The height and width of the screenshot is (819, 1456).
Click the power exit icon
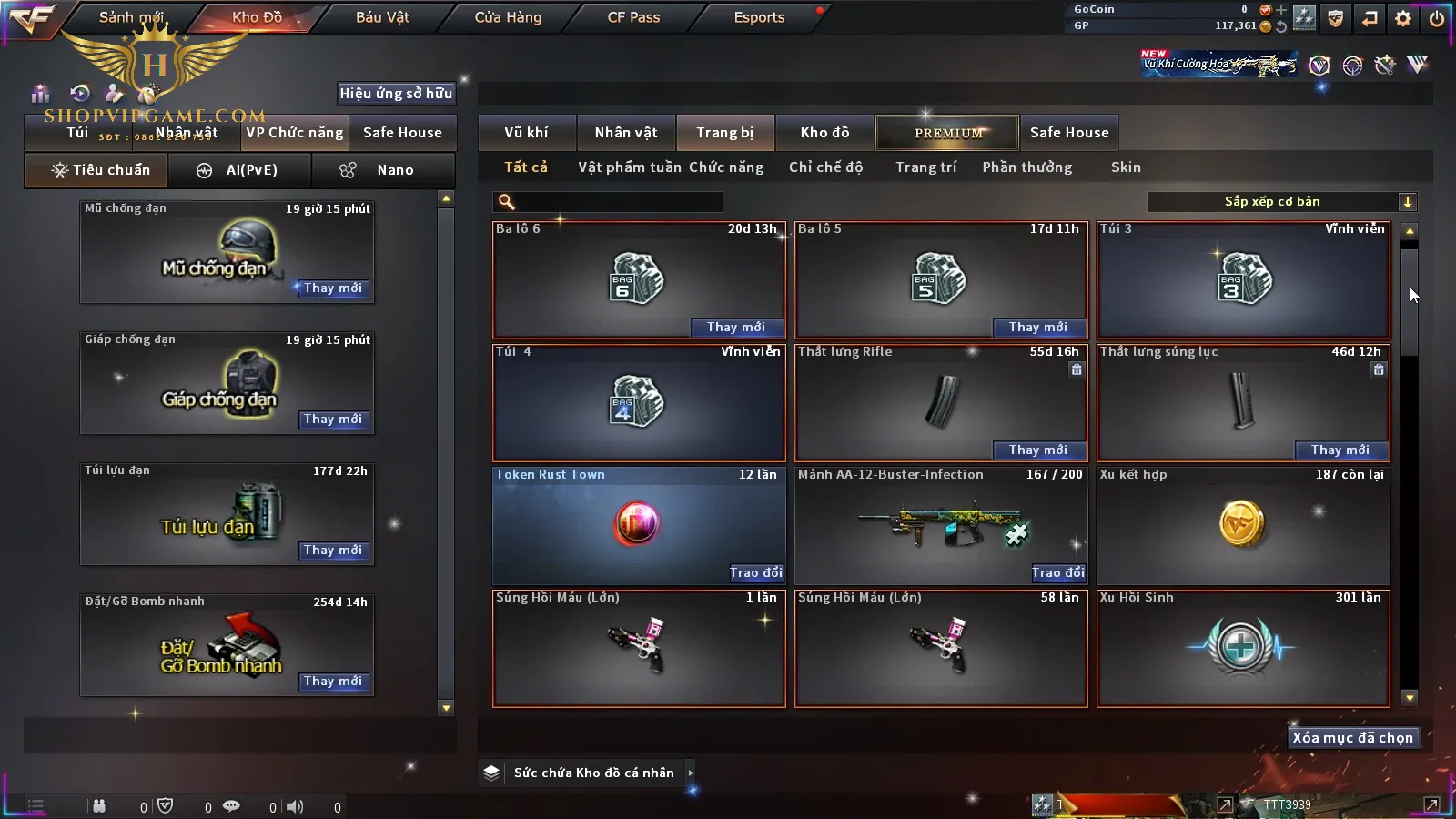1437,18
